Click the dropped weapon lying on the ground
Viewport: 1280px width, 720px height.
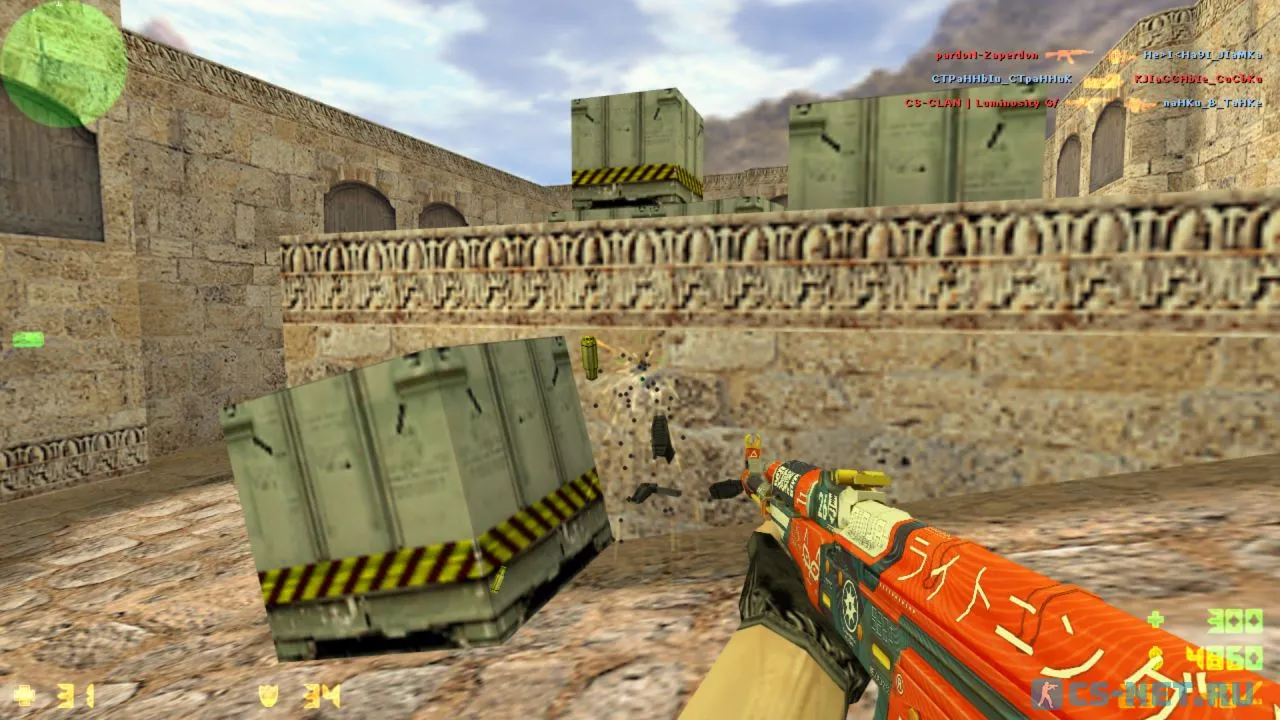(655, 493)
